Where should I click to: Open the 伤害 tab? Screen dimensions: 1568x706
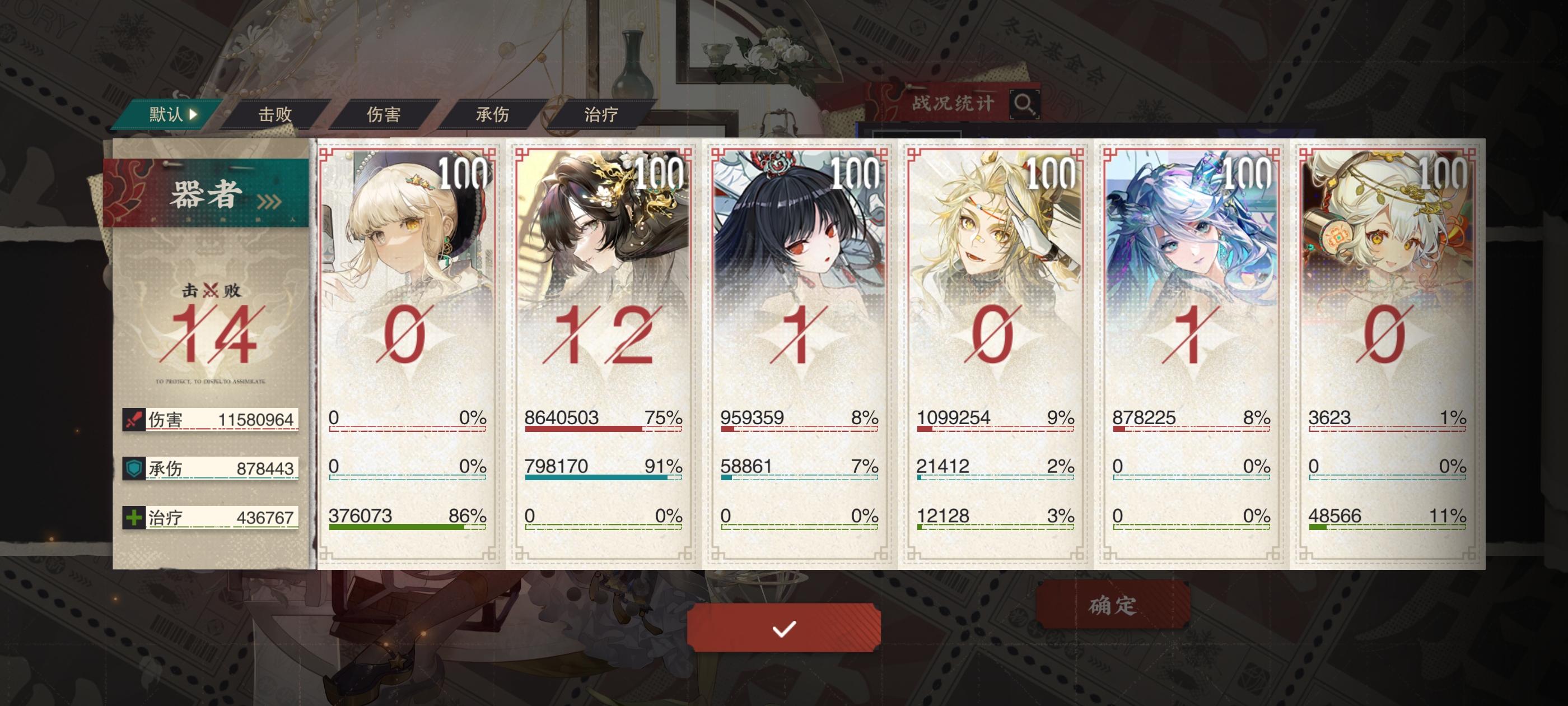[x=385, y=113]
